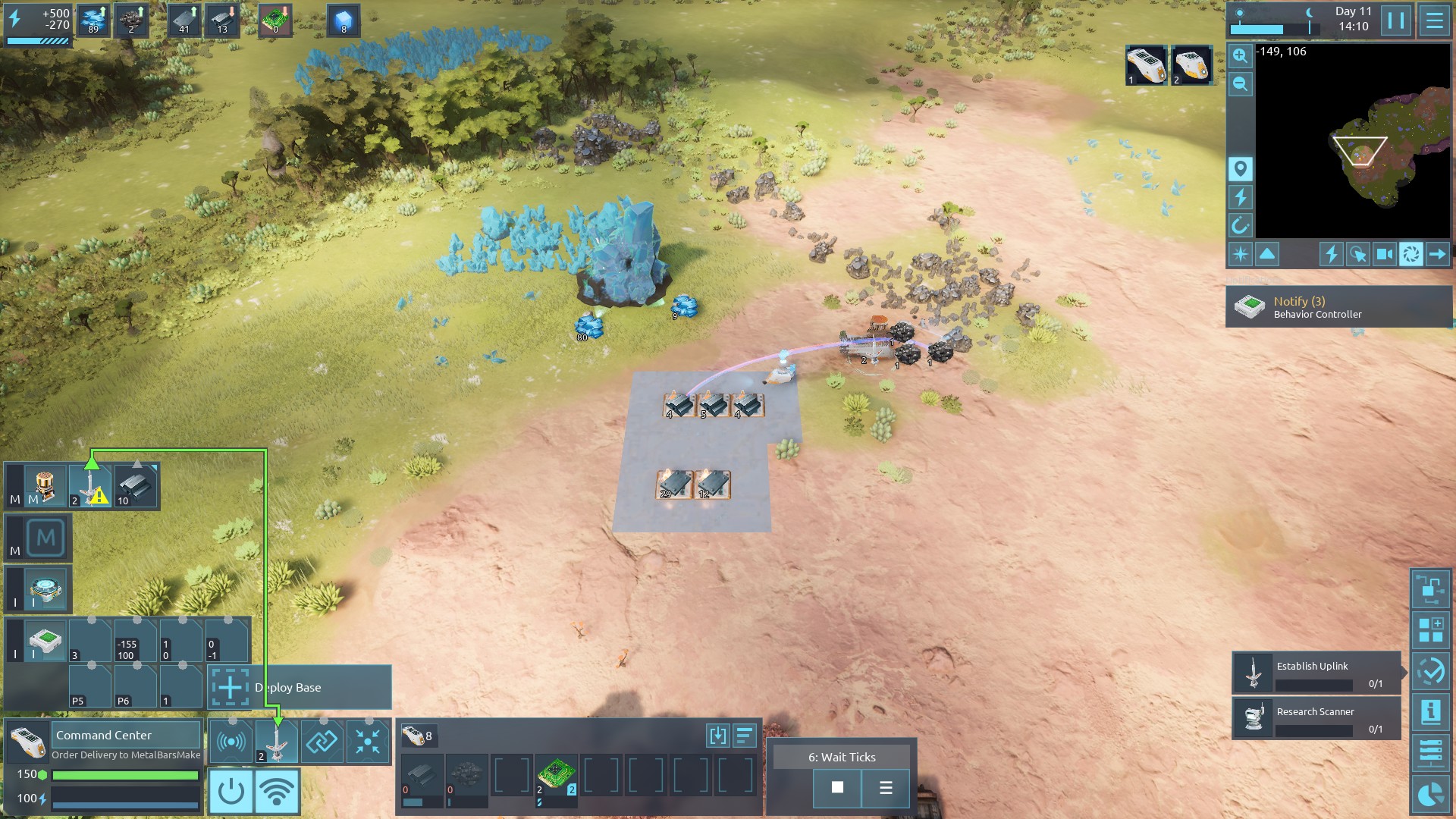
Task: Toggle the wireless signal button
Action: click(277, 791)
